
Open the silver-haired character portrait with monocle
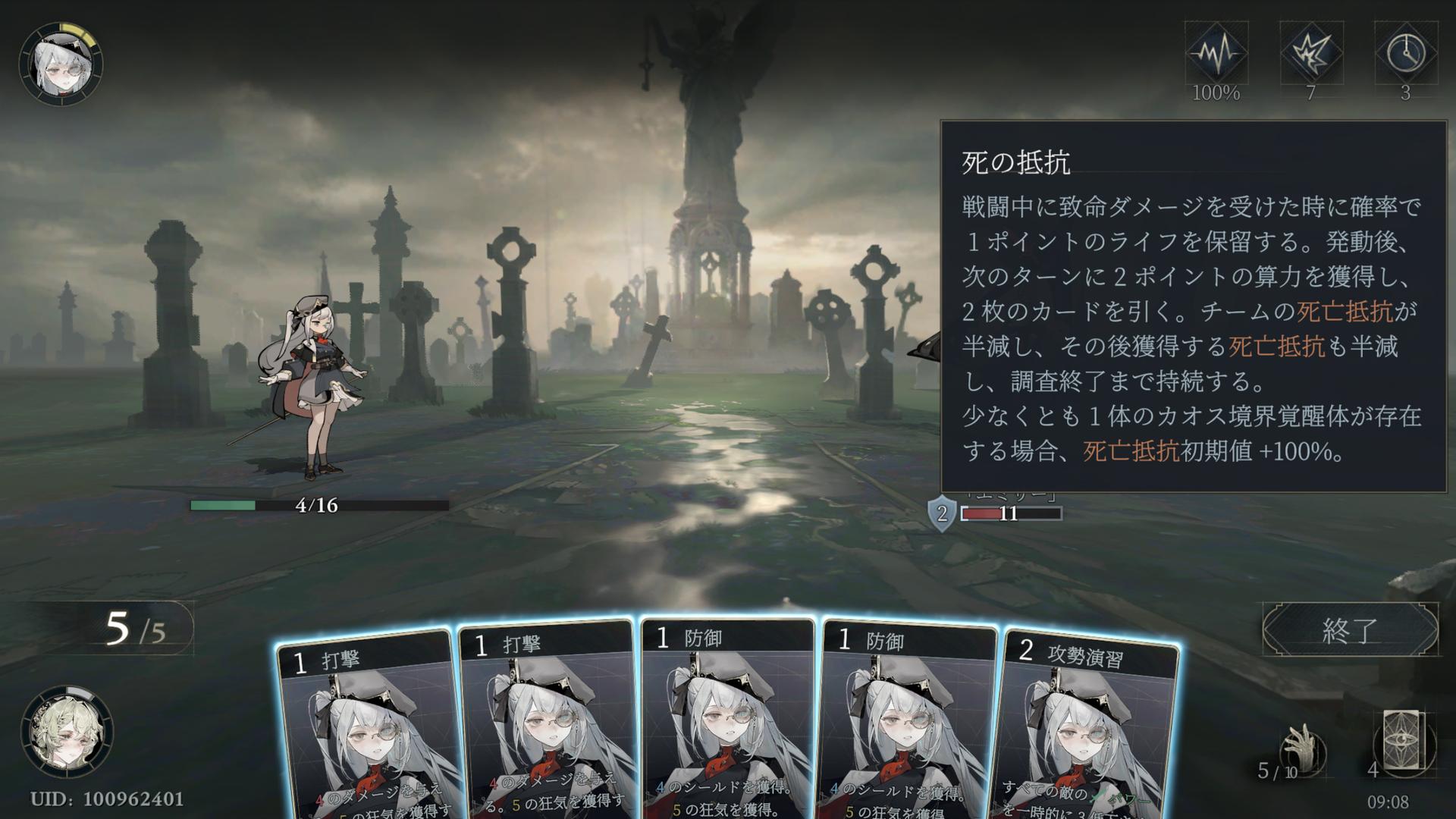(61, 64)
